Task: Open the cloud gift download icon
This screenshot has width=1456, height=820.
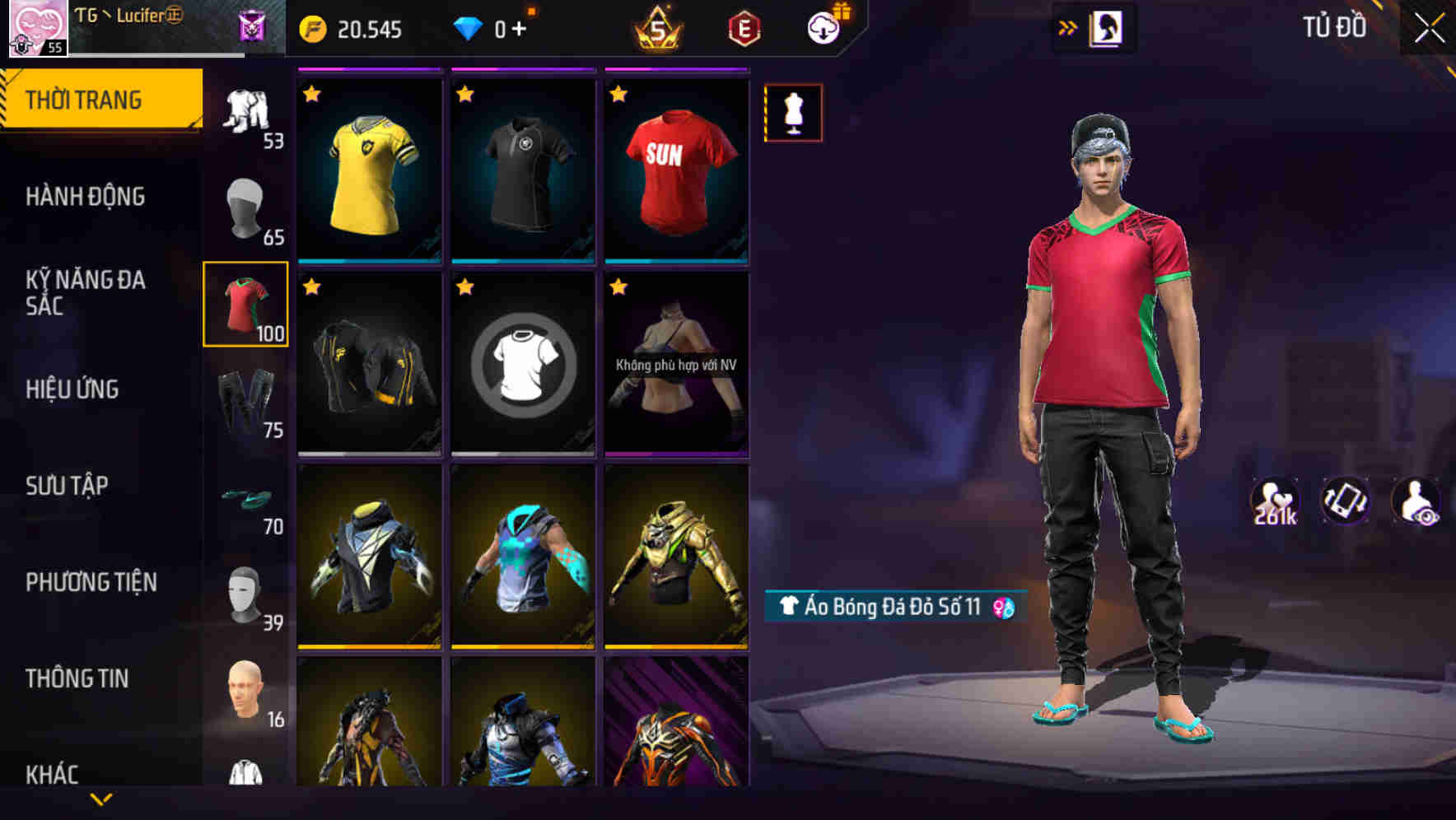Action: (x=824, y=28)
